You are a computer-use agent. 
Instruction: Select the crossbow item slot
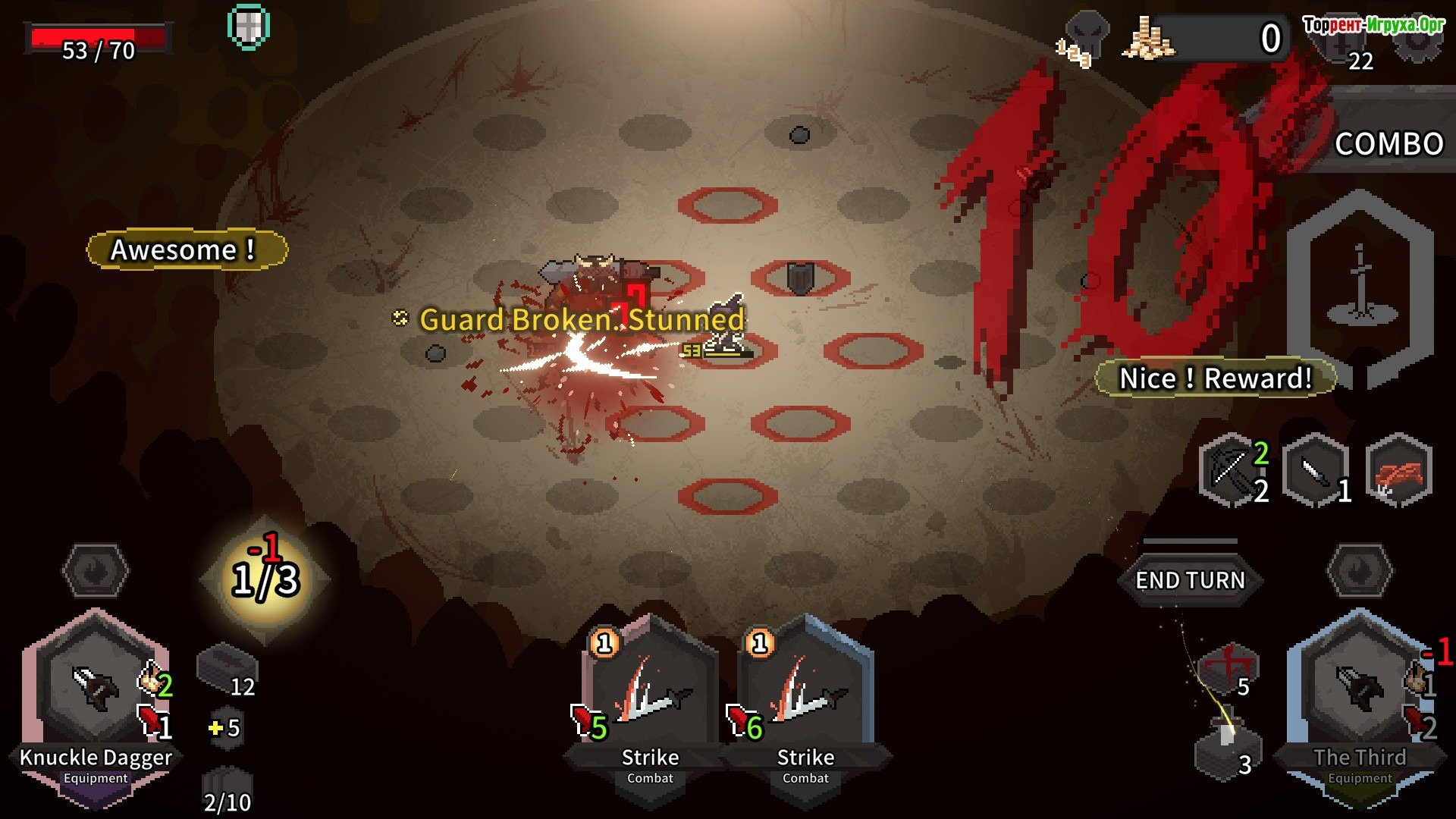coord(1232,470)
